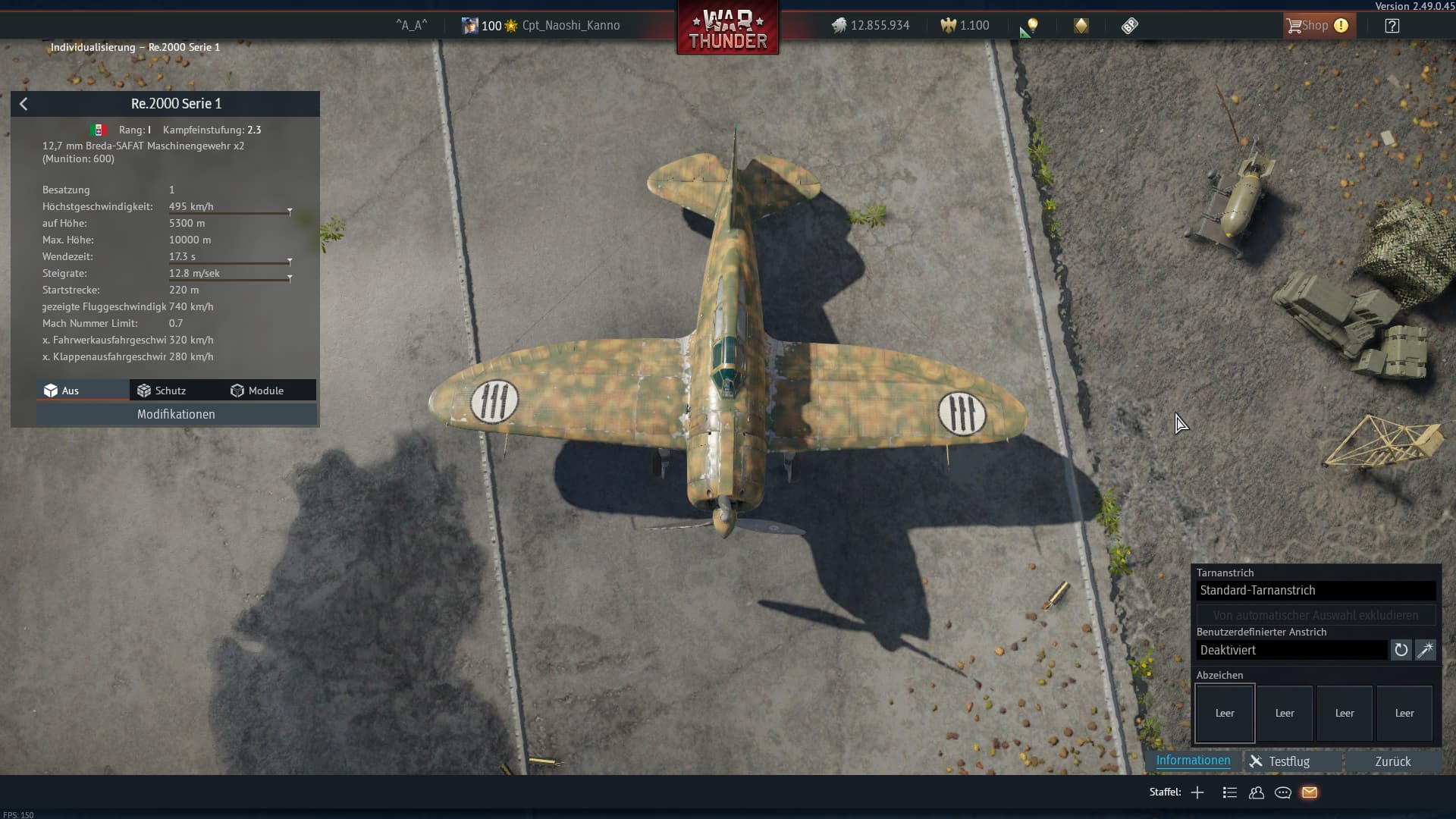Select the Module view tab

coord(257,391)
